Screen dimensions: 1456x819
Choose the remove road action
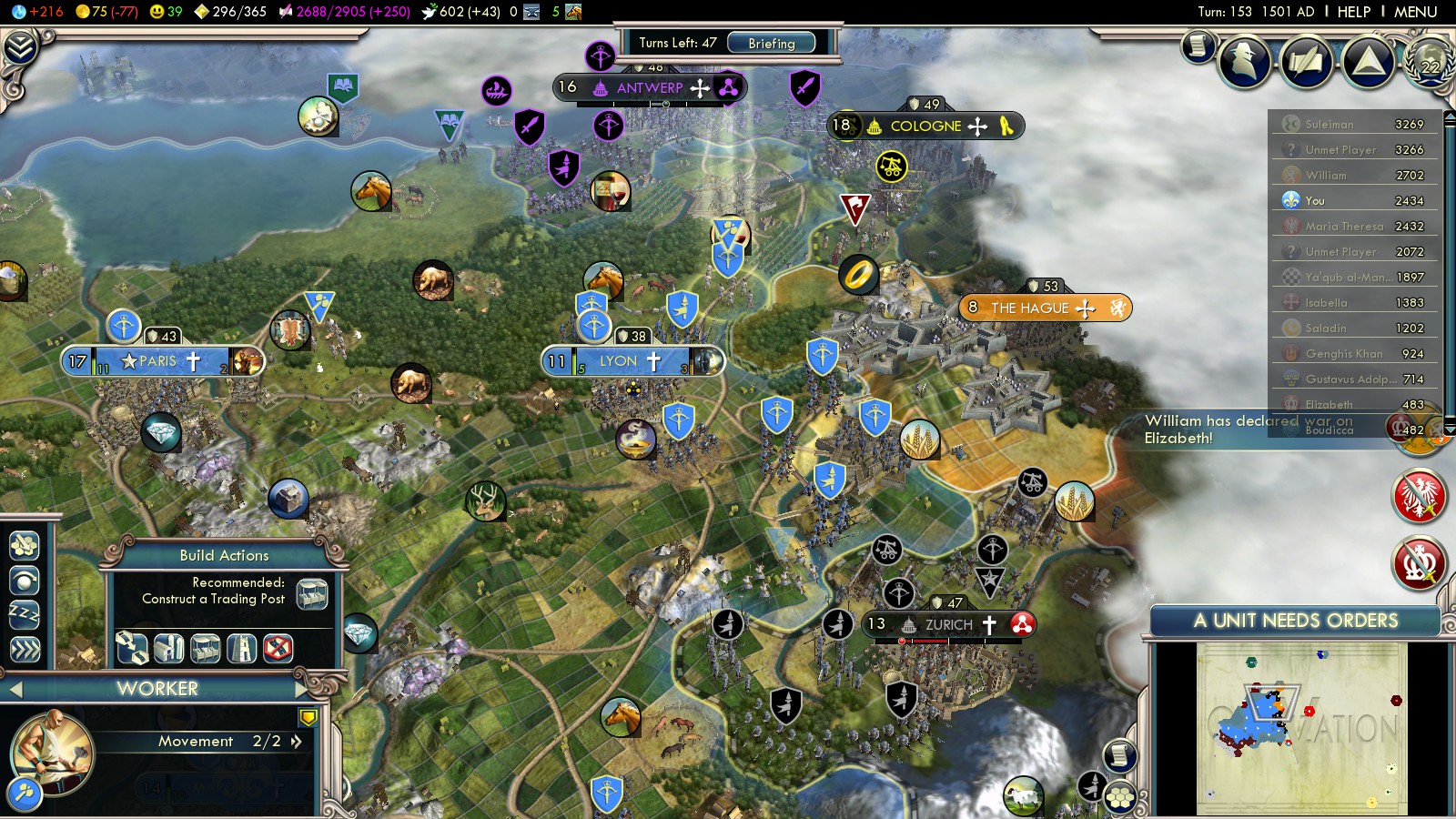tap(278, 648)
